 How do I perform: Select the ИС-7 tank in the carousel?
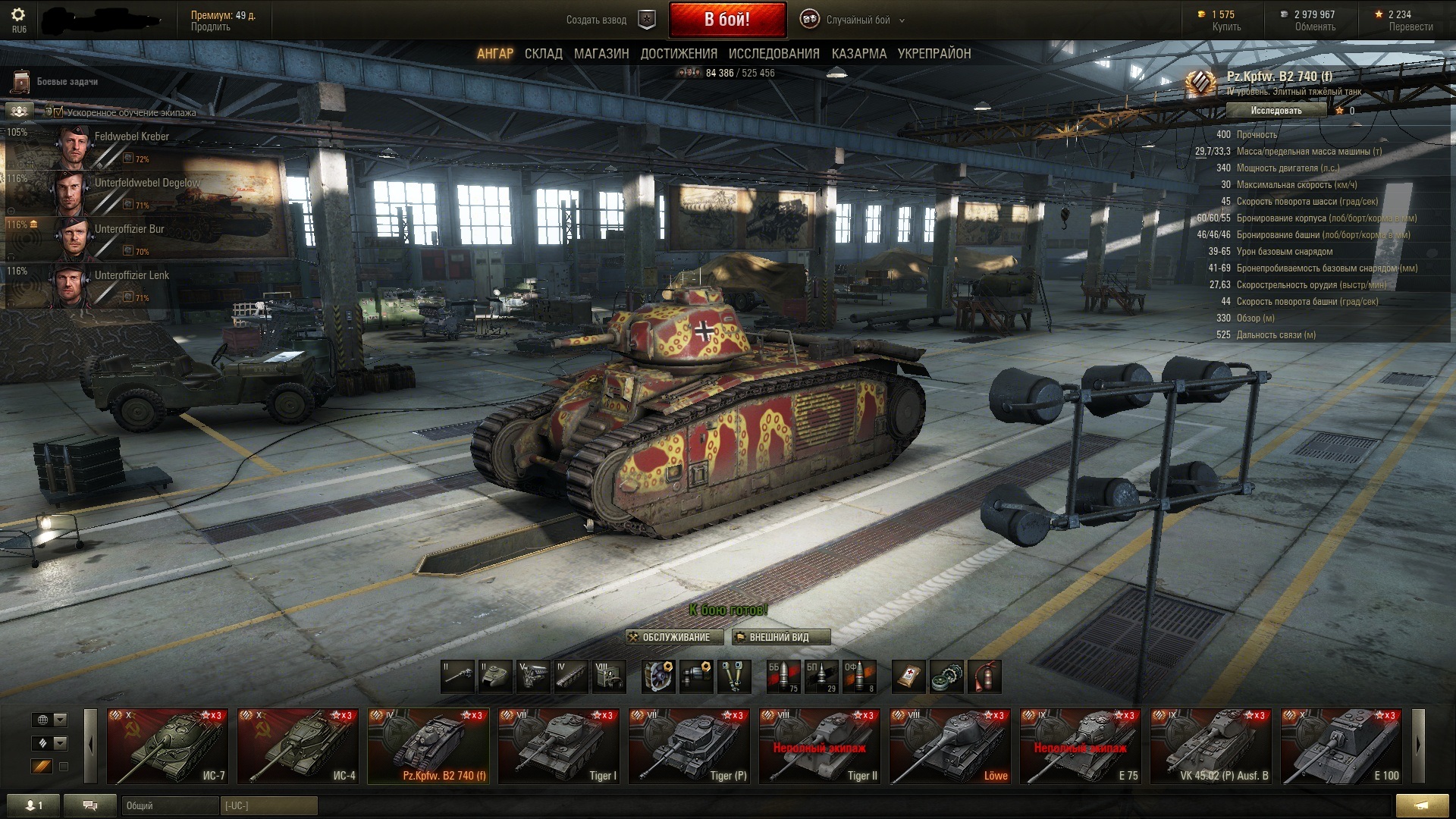coord(167,746)
